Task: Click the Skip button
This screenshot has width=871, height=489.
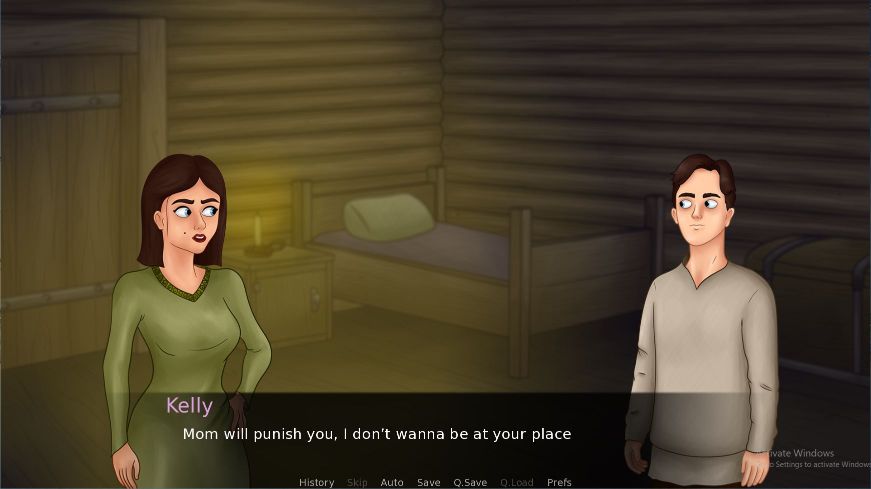Action: (357, 482)
